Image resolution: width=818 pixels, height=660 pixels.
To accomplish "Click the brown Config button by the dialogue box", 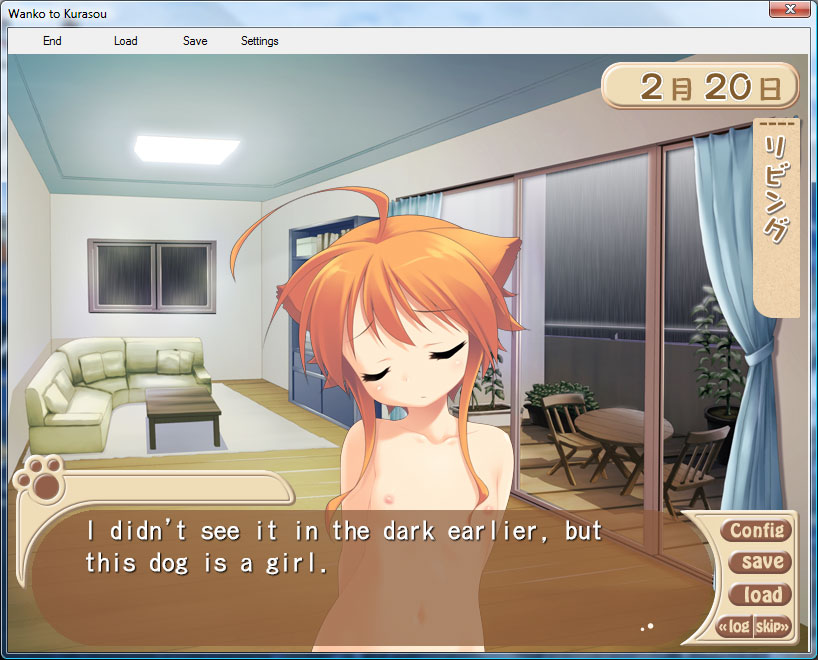I will pyautogui.click(x=757, y=530).
